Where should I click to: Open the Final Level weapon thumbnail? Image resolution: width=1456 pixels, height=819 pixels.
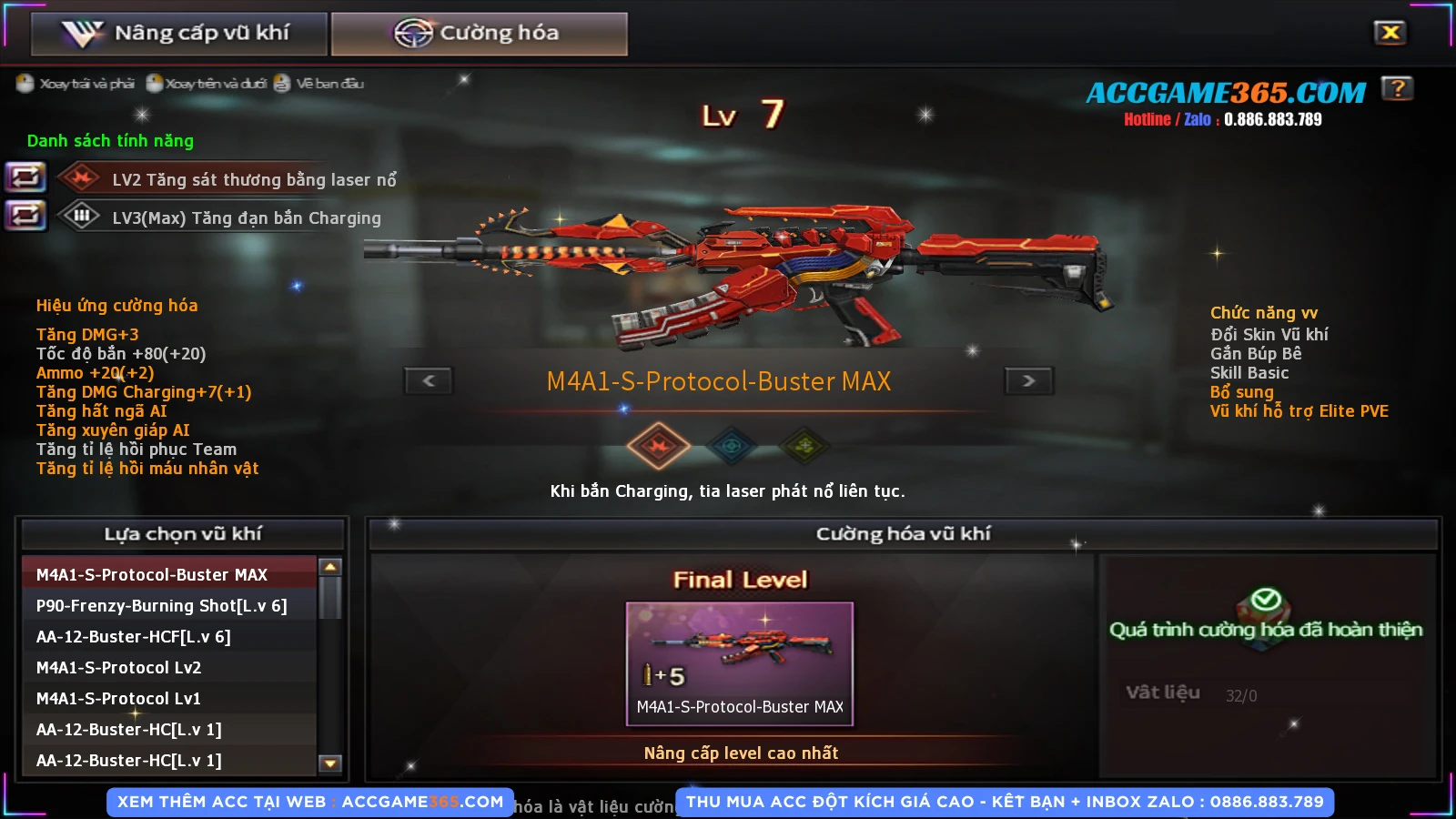[x=740, y=663]
